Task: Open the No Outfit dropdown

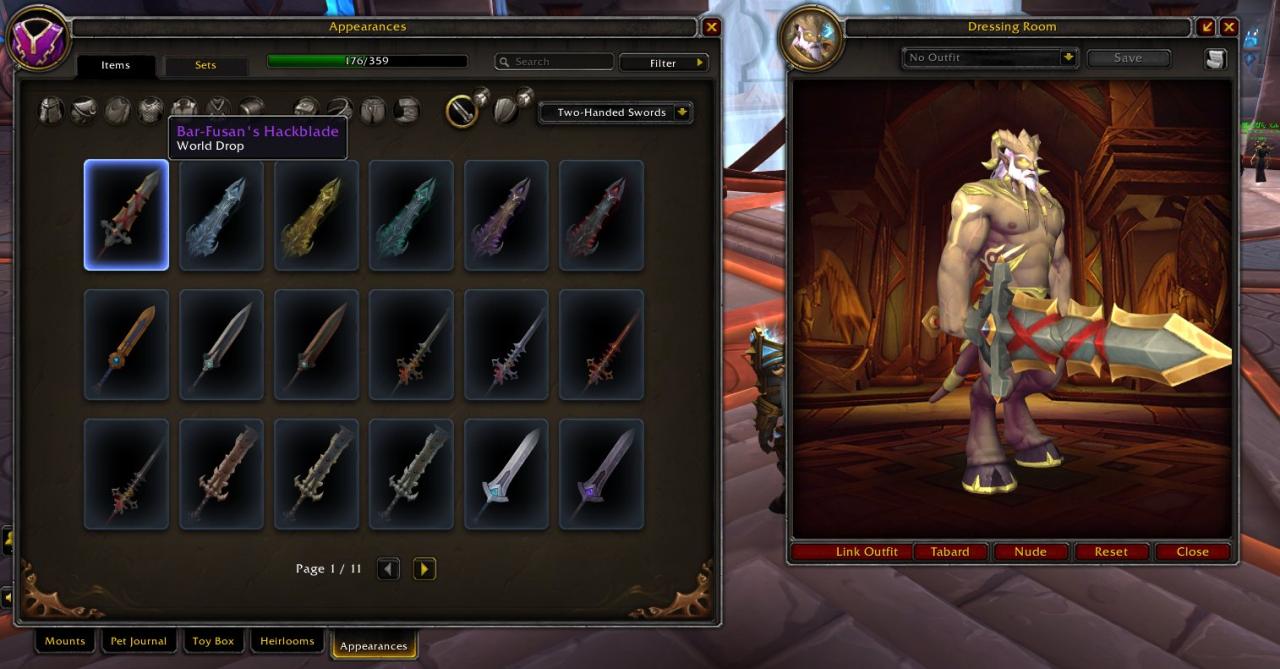Action: tap(990, 58)
